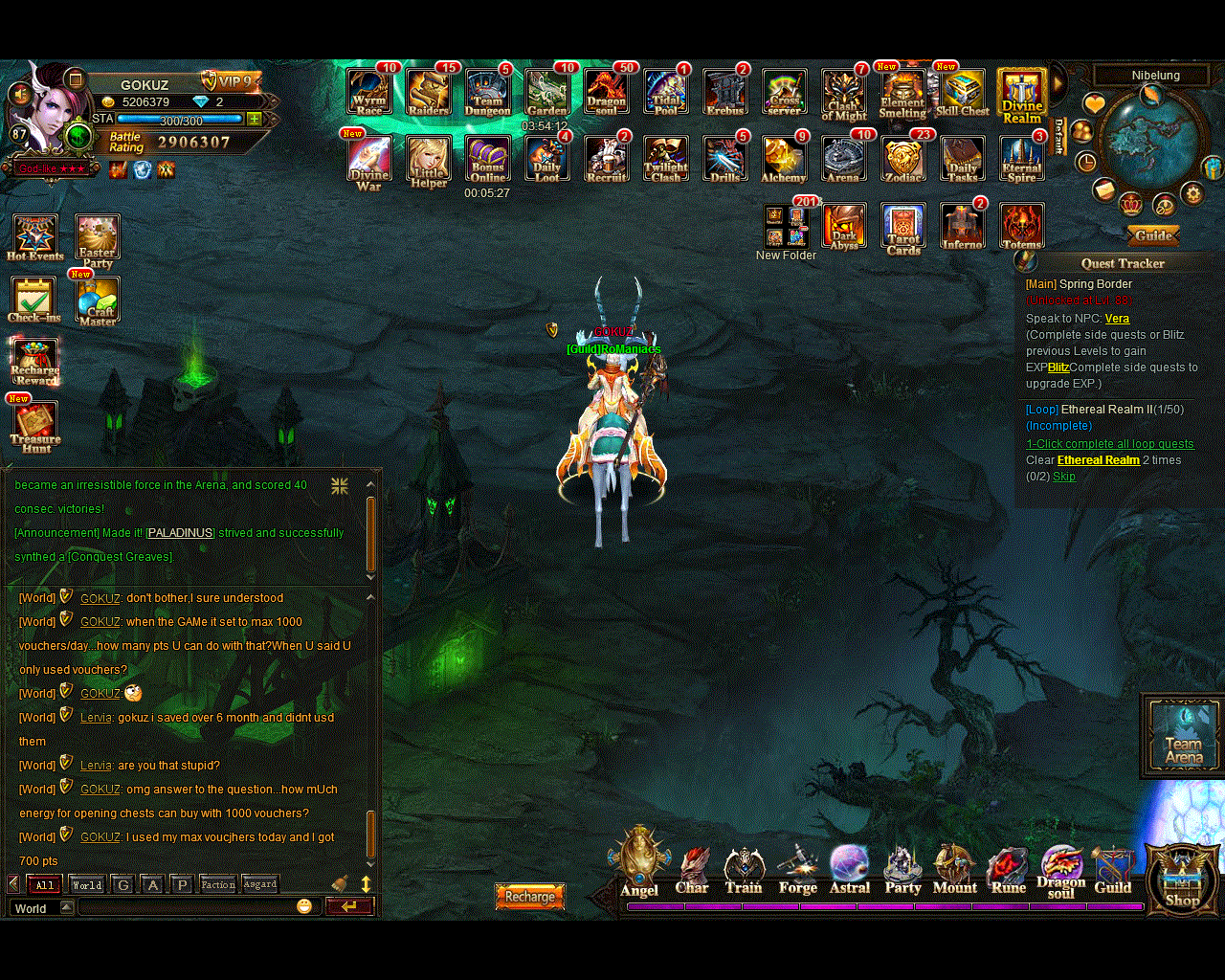The width and height of the screenshot is (1225, 980).
Task: Open the Hot Events icon
Action: [x=35, y=237]
